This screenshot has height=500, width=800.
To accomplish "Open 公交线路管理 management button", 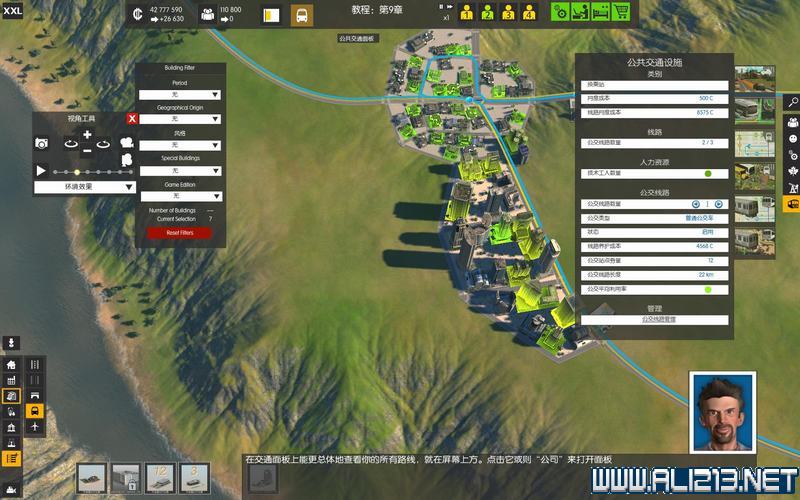I will (x=658, y=320).
